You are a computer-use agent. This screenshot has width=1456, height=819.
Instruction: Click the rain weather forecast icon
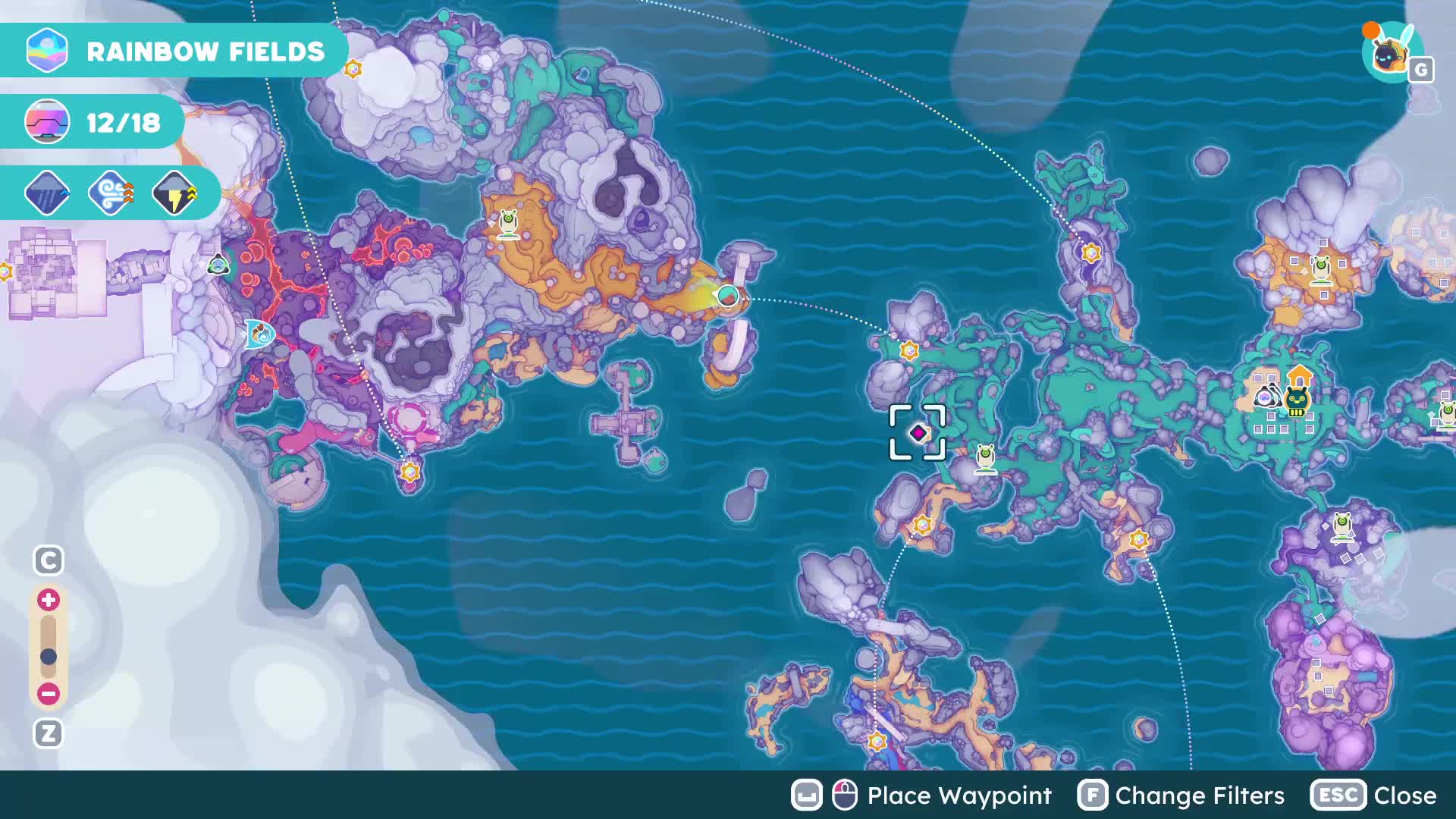[47, 193]
